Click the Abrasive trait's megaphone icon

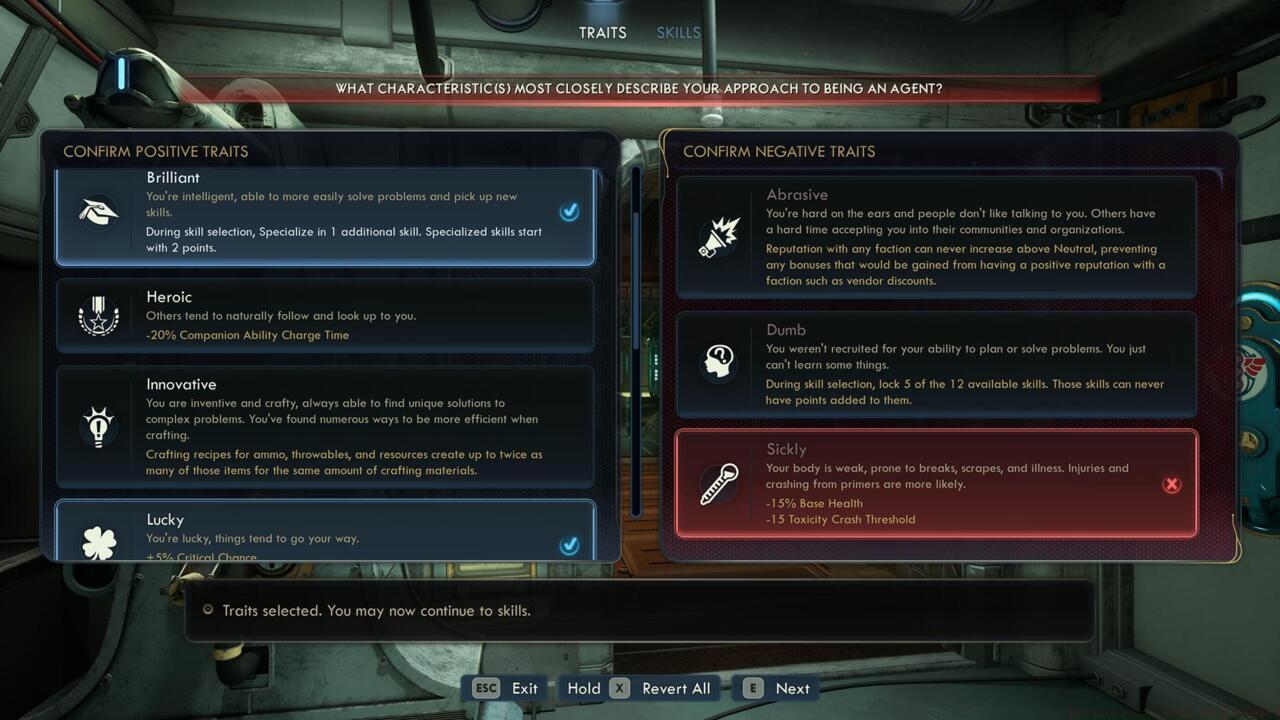[x=716, y=237]
